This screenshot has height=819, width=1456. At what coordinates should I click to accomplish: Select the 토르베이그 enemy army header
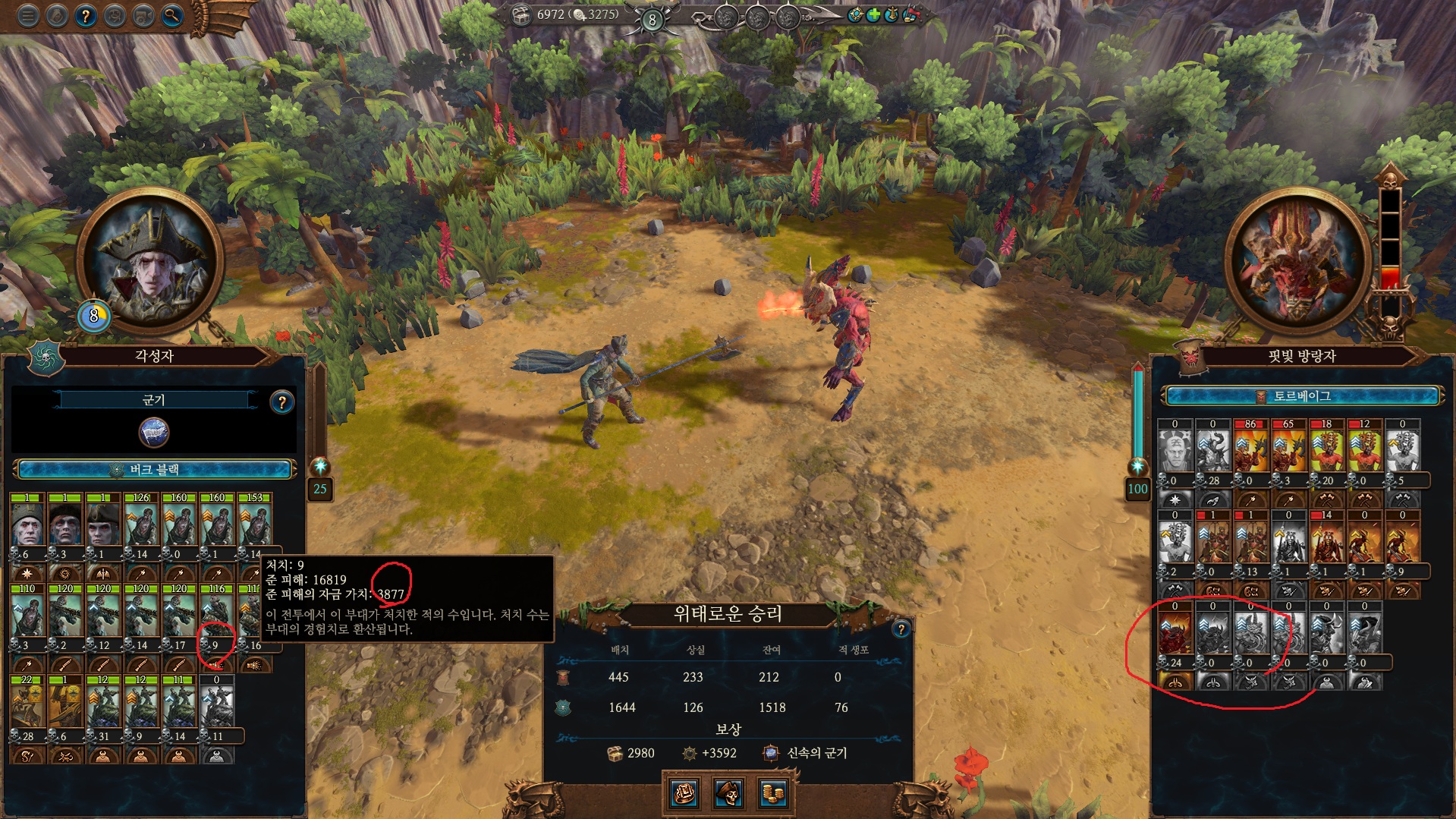click(x=1301, y=396)
